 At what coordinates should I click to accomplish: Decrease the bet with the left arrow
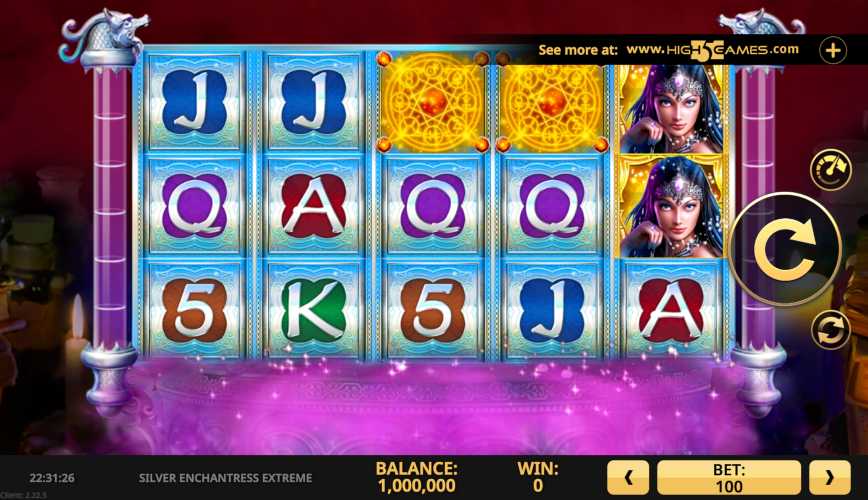coord(629,477)
